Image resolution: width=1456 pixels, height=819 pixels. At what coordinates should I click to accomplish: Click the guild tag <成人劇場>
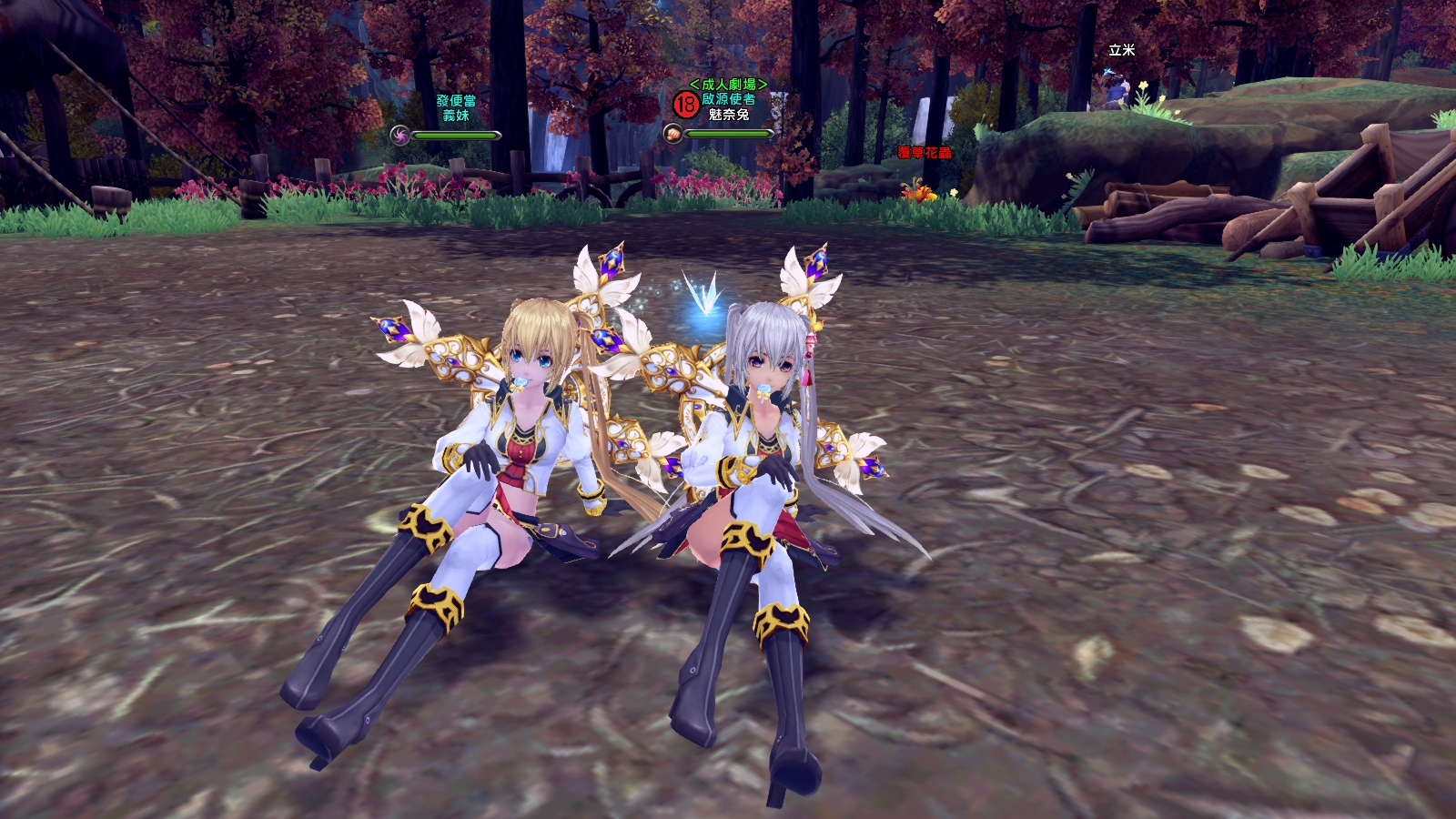[x=731, y=84]
